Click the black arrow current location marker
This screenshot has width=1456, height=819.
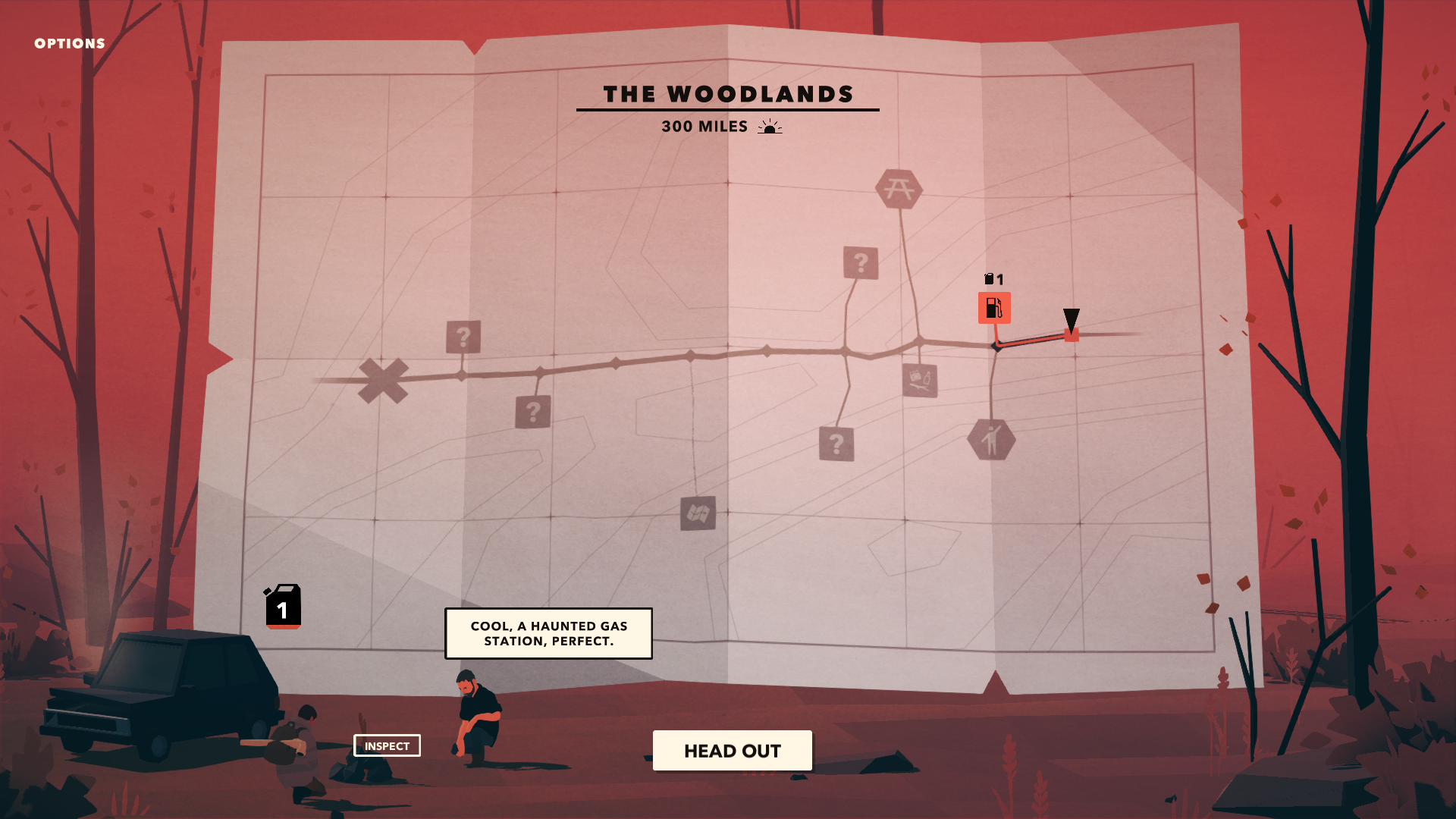tap(1071, 321)
